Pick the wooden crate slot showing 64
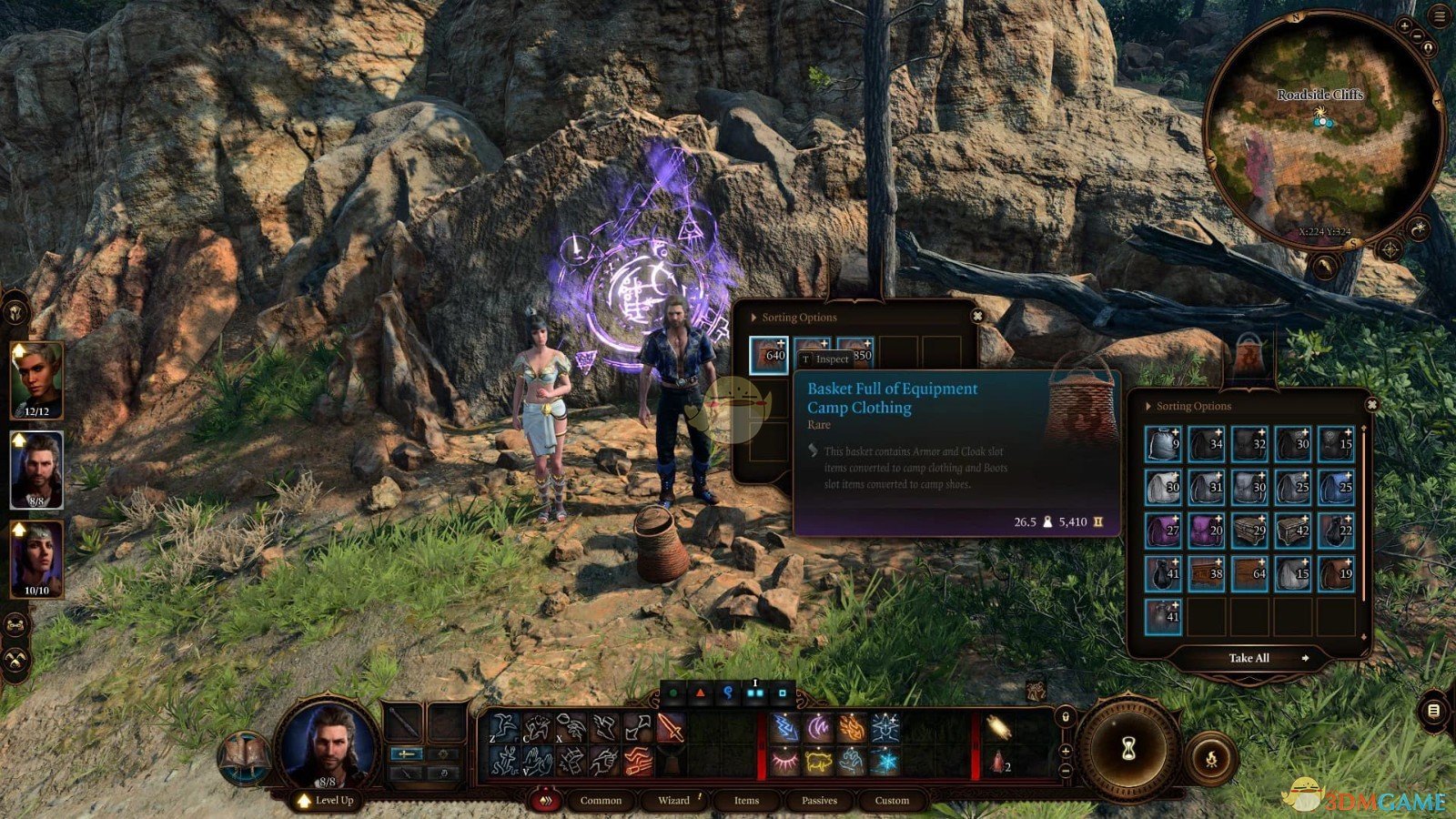1456x819 pixels. (1249, 574)
